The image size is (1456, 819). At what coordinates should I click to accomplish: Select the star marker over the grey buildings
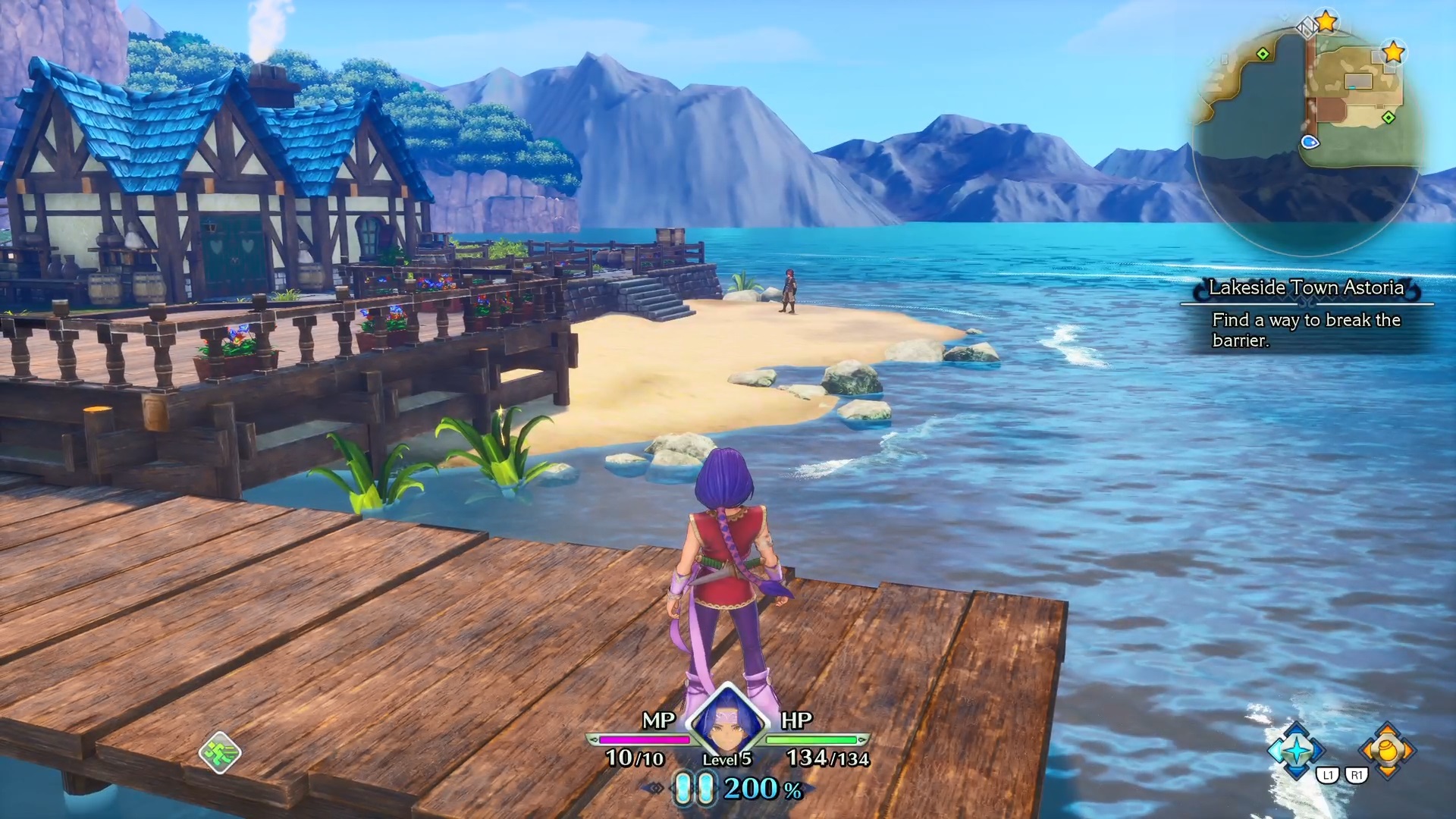[x=1393, y=52]
